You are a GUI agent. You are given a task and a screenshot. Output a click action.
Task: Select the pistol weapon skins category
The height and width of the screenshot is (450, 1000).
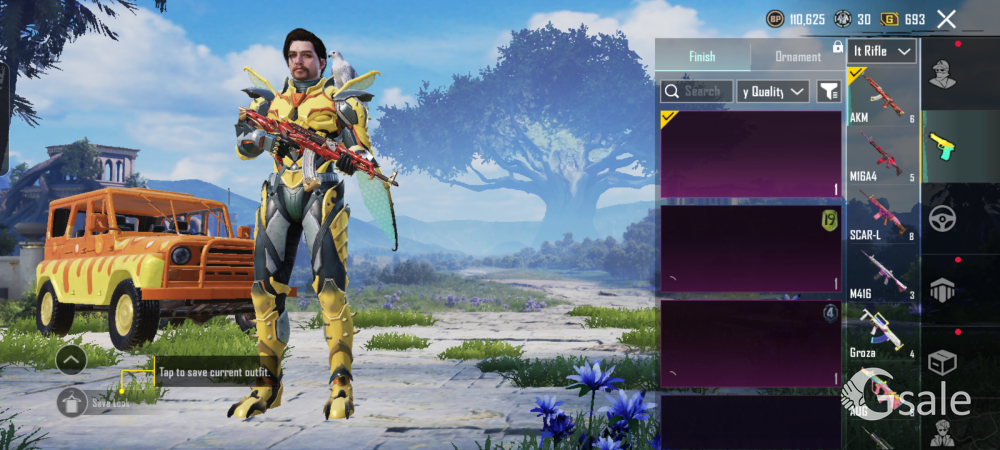click(942, 146)
